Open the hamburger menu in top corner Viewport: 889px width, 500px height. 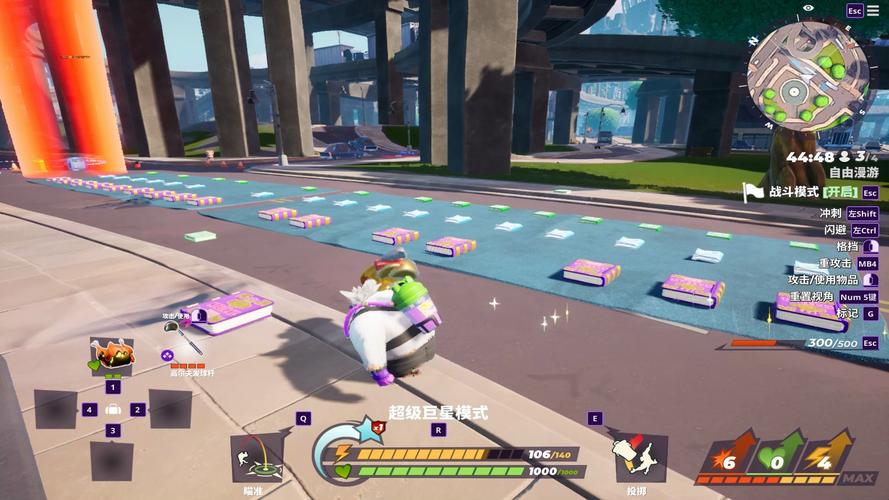tap(874, 11)
